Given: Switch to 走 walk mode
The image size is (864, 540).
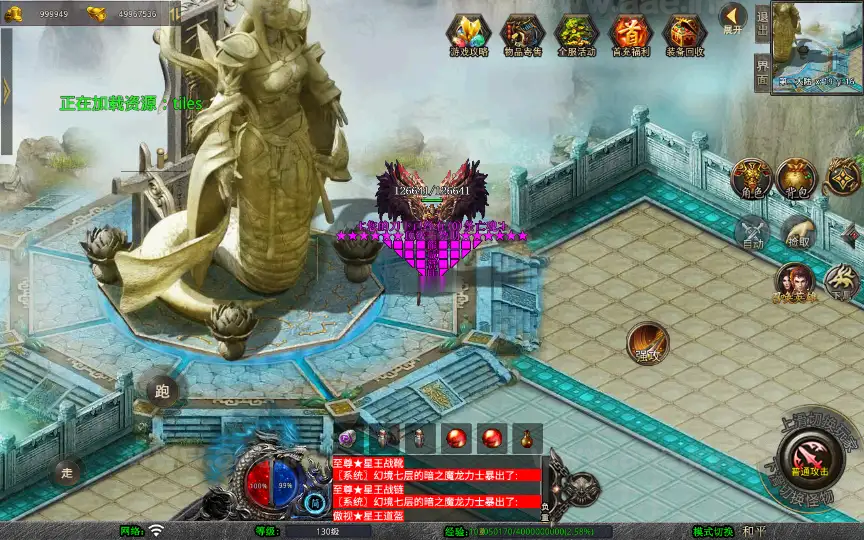Looking at the screenshot, I should 68,471.
